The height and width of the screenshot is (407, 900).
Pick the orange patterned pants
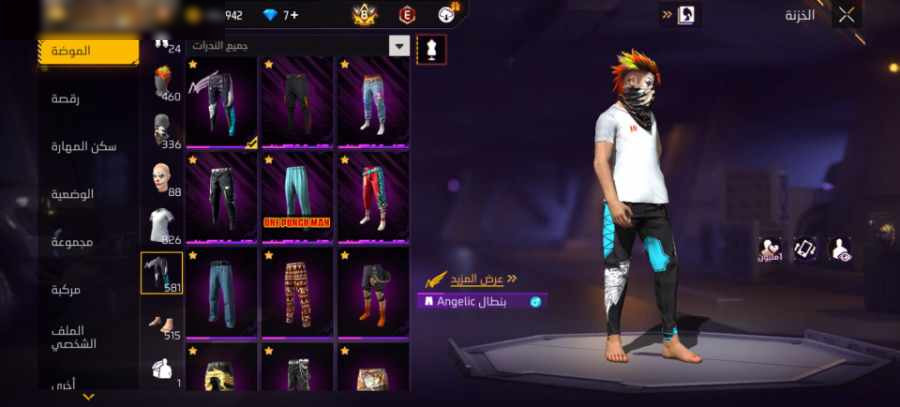(x=297, y=292)
